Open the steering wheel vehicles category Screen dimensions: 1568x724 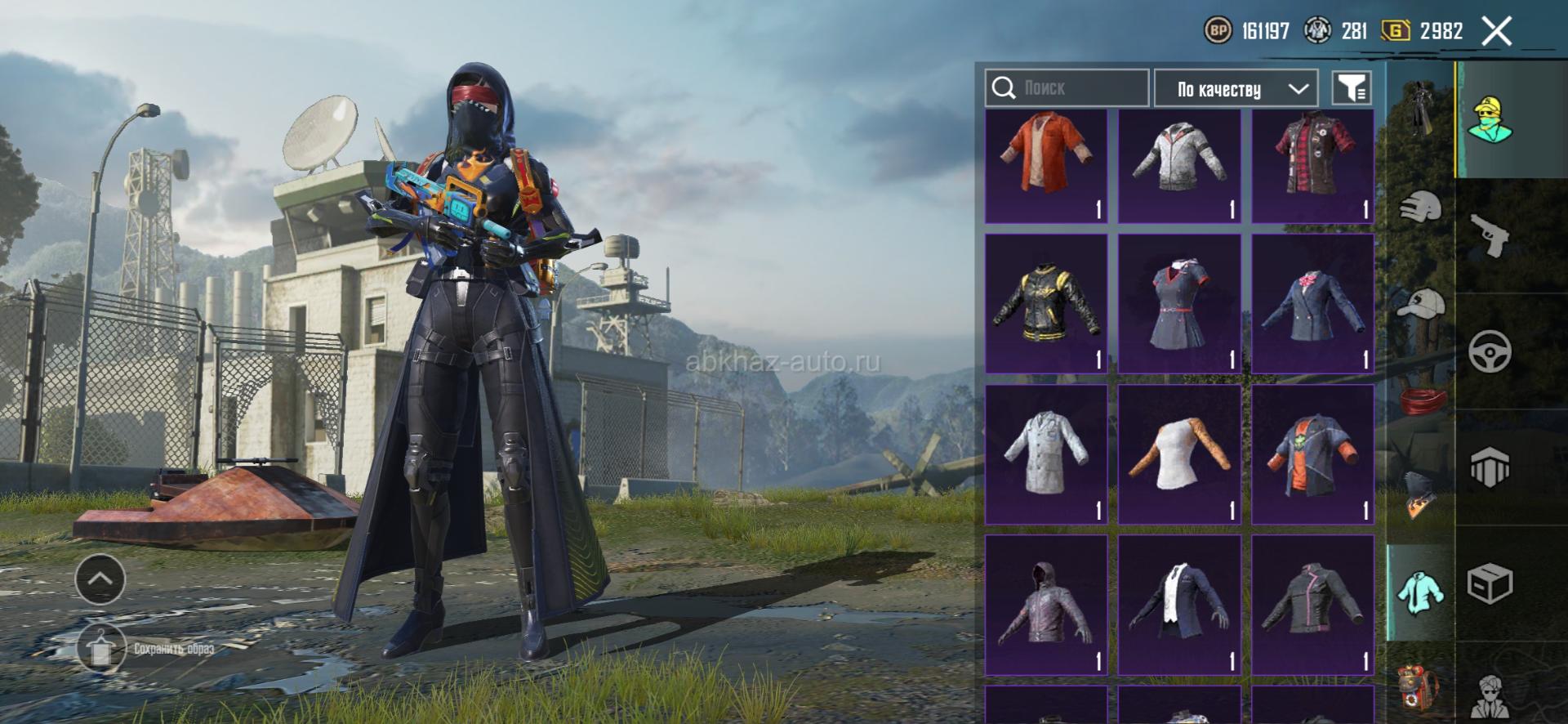click(x=1490, y=351)
